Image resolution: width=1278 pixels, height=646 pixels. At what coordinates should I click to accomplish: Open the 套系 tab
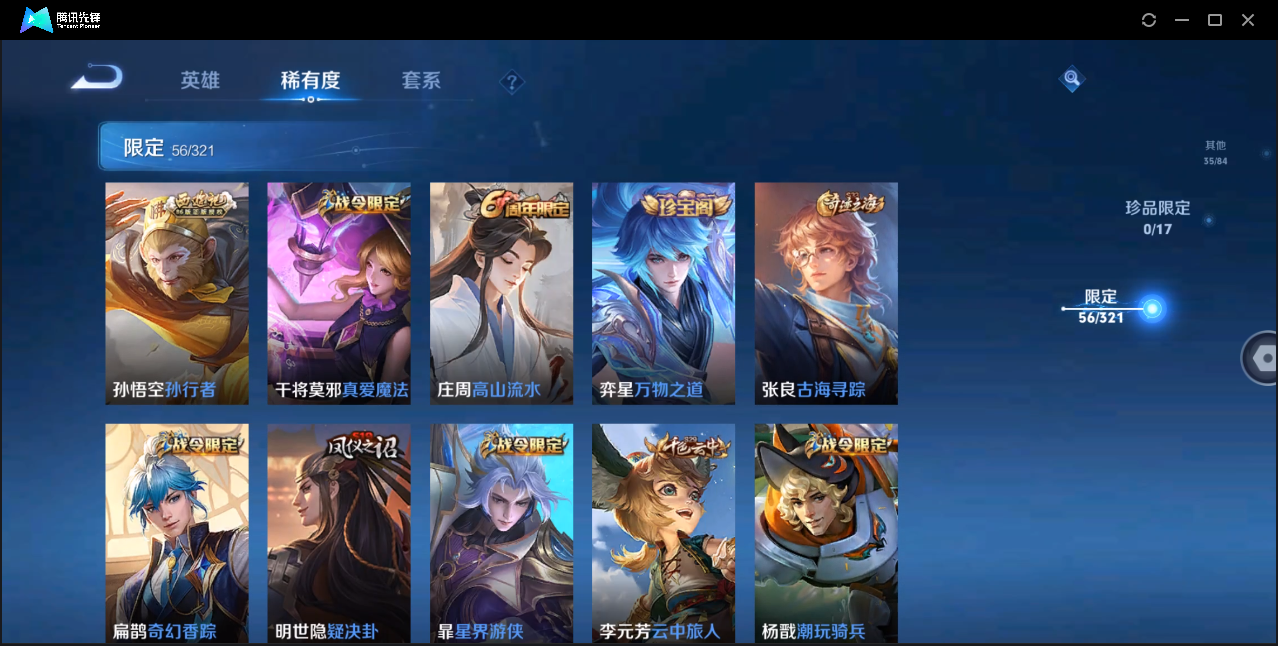(421, 81)
